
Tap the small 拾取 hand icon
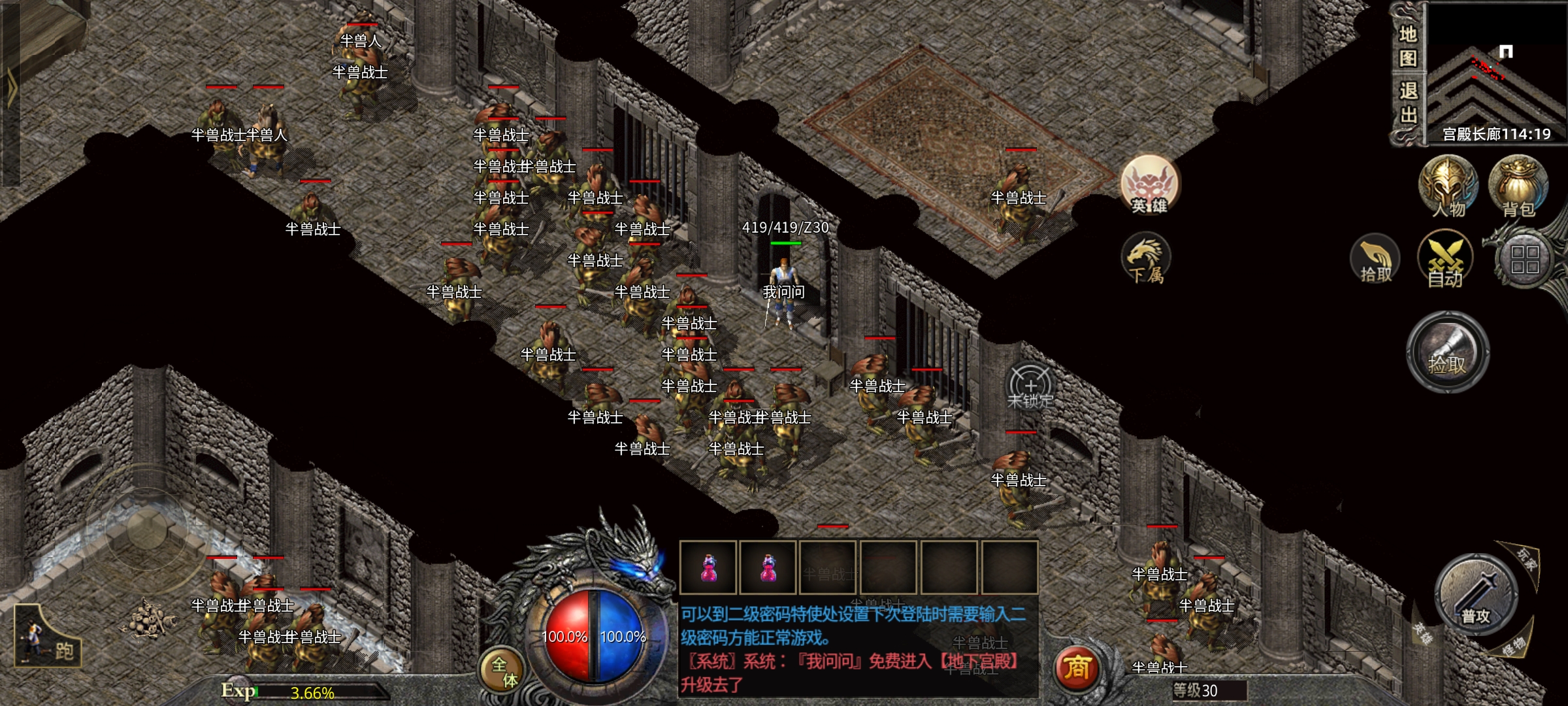click(1375, 260)
